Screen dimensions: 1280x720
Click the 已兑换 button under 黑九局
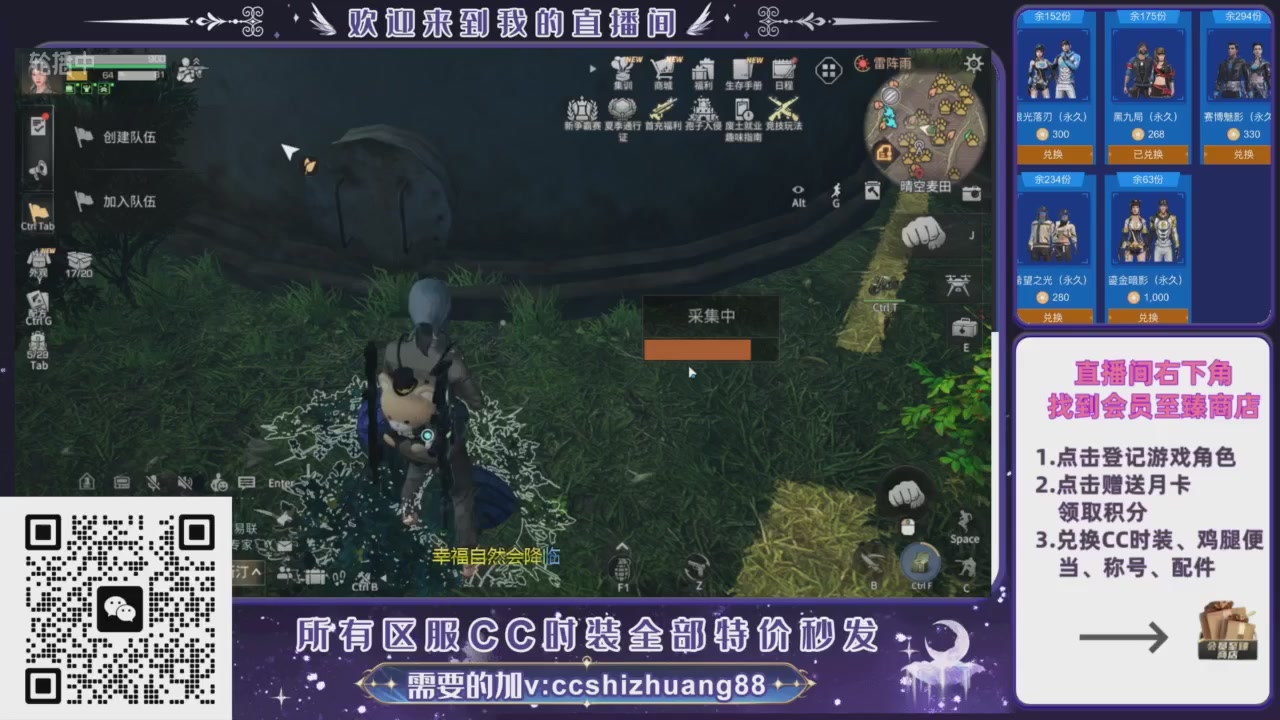coord(1146,154)
